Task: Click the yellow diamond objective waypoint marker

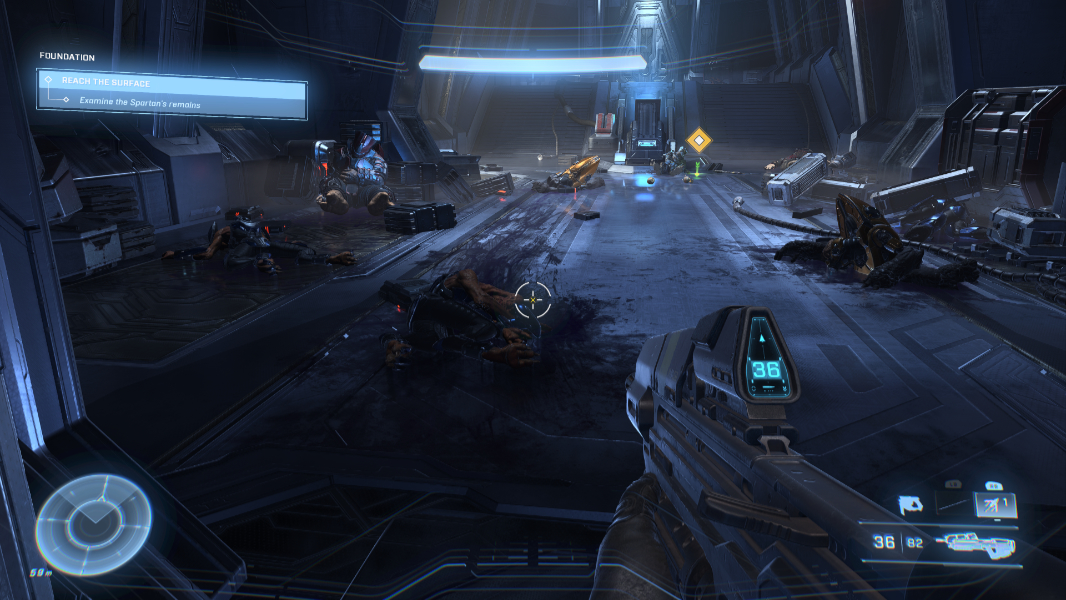Action: [x=697, y=141]
